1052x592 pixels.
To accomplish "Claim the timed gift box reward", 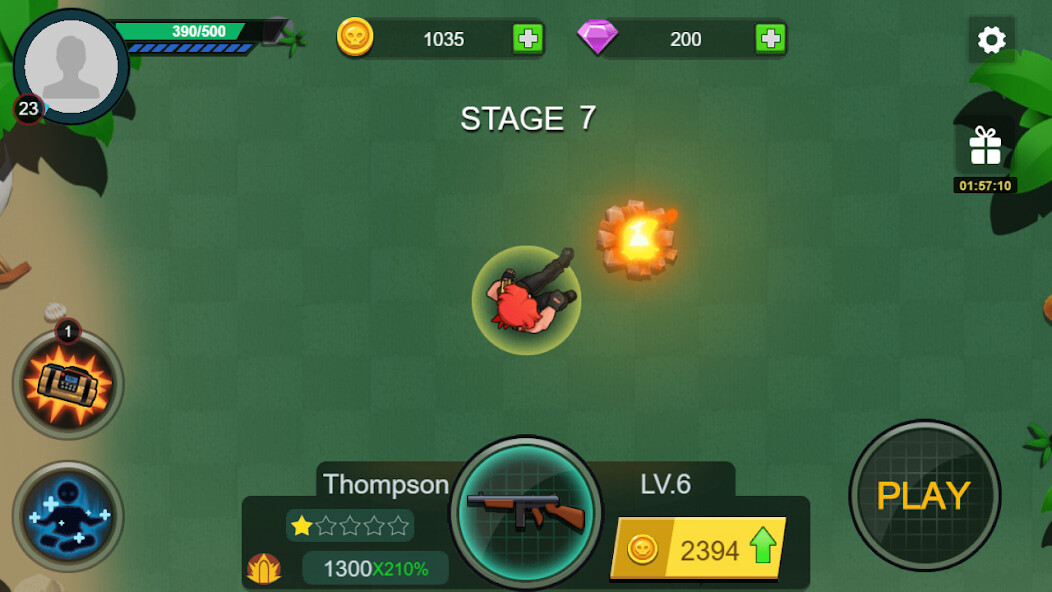I will [x=985, y=148].
